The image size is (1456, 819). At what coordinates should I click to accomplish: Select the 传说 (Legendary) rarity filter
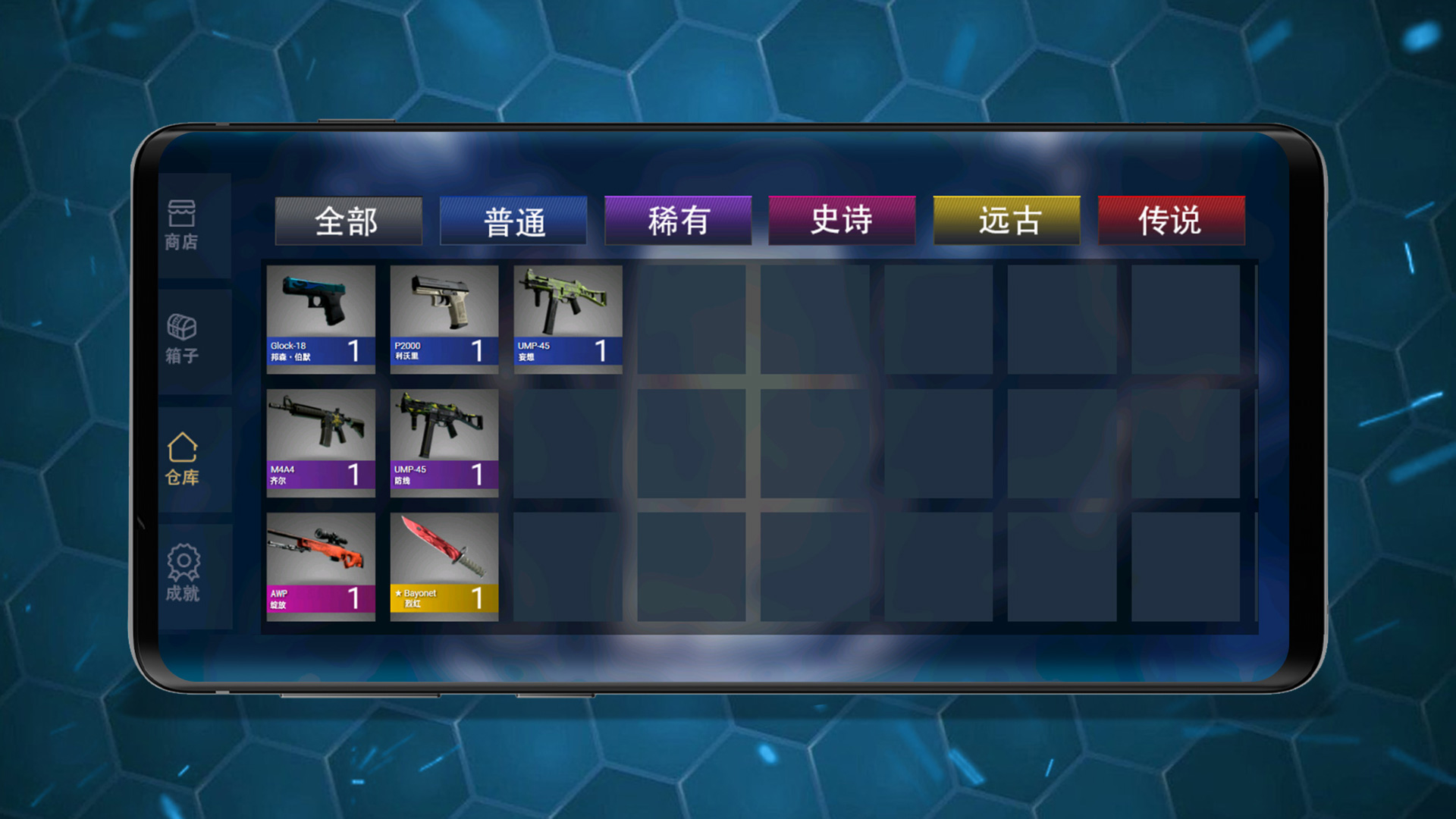click(1171, 220)
